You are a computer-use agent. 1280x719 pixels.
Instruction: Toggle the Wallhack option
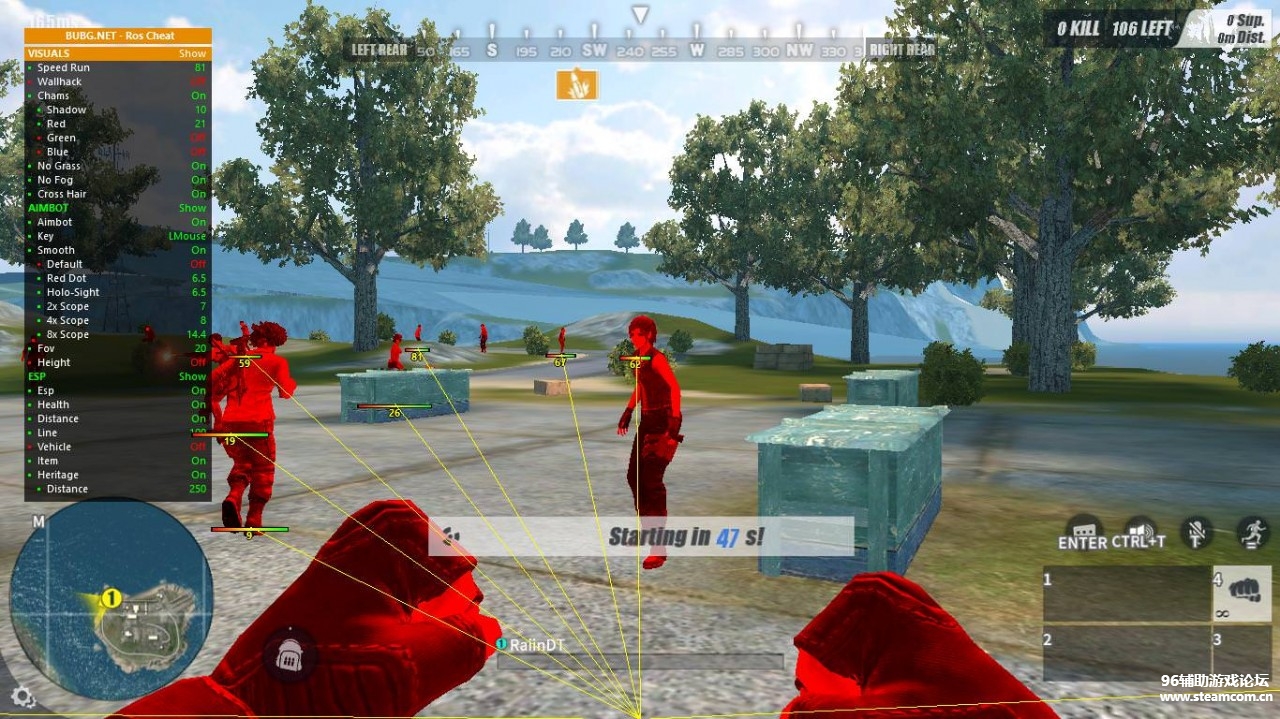tap(117, 82)
